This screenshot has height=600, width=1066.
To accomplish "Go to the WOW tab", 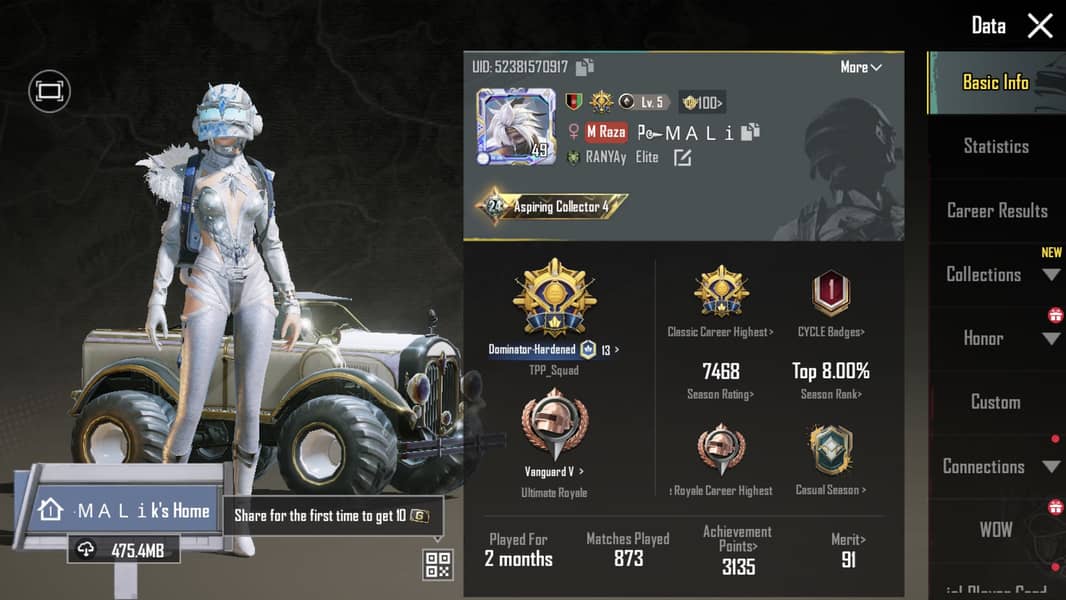I will tap(995, 530).
